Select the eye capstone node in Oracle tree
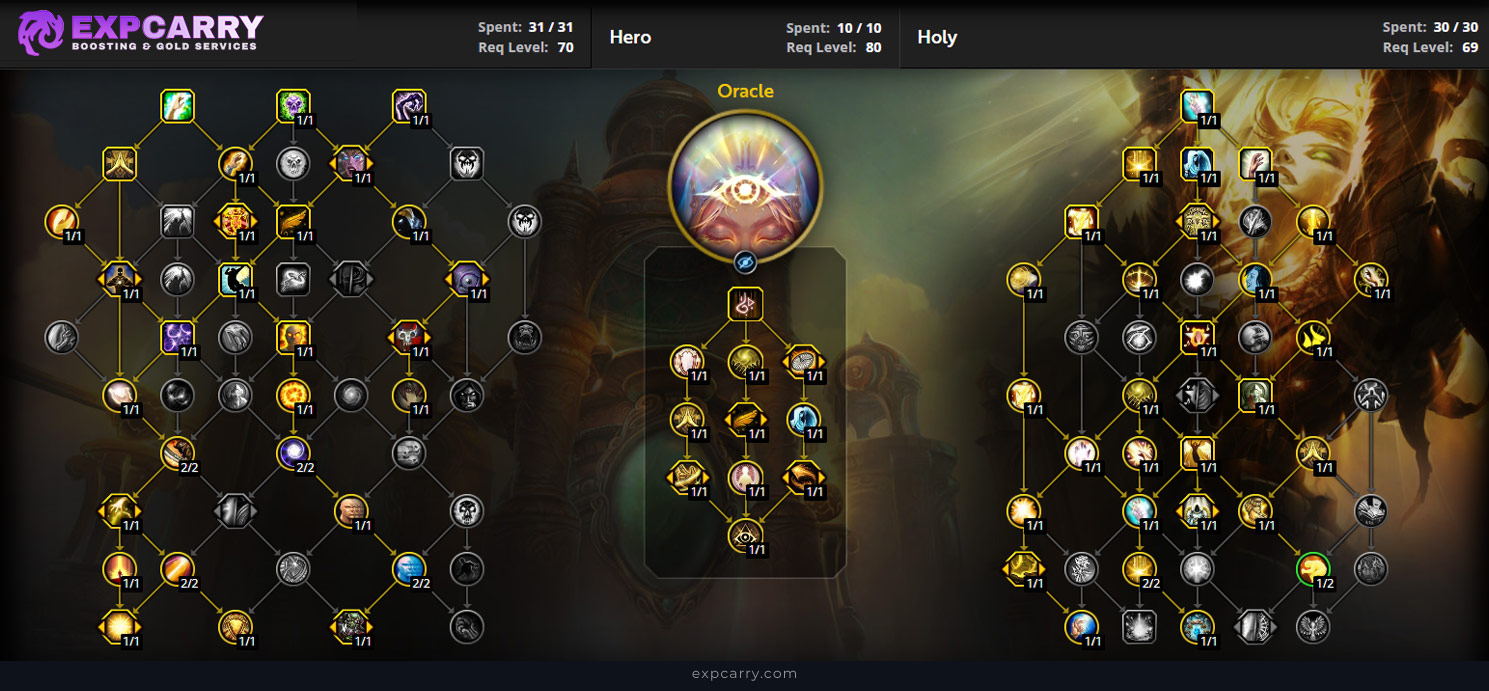This screenshot has width=1489, height=691. (x=745, y=536)
